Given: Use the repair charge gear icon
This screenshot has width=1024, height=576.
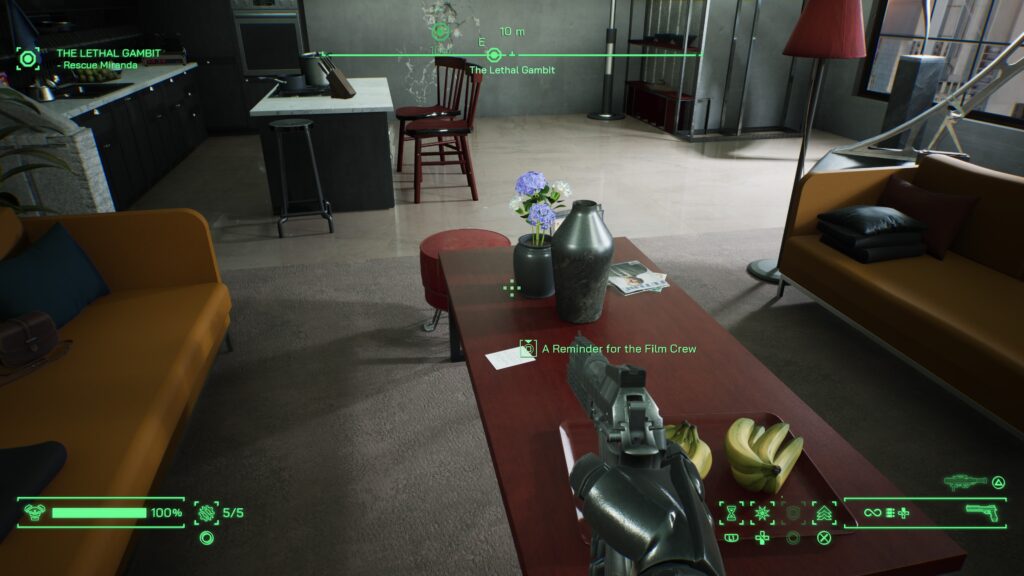Looking at the screenshot, I should [x=206, y=513].
